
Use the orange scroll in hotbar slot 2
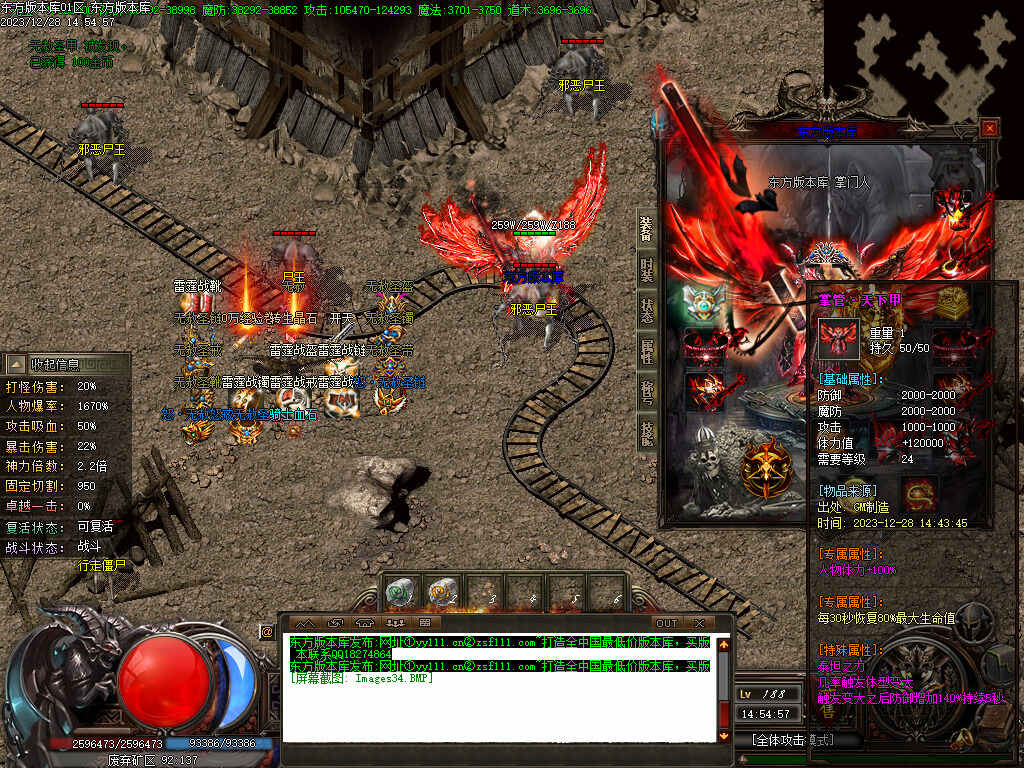(442, 594)
